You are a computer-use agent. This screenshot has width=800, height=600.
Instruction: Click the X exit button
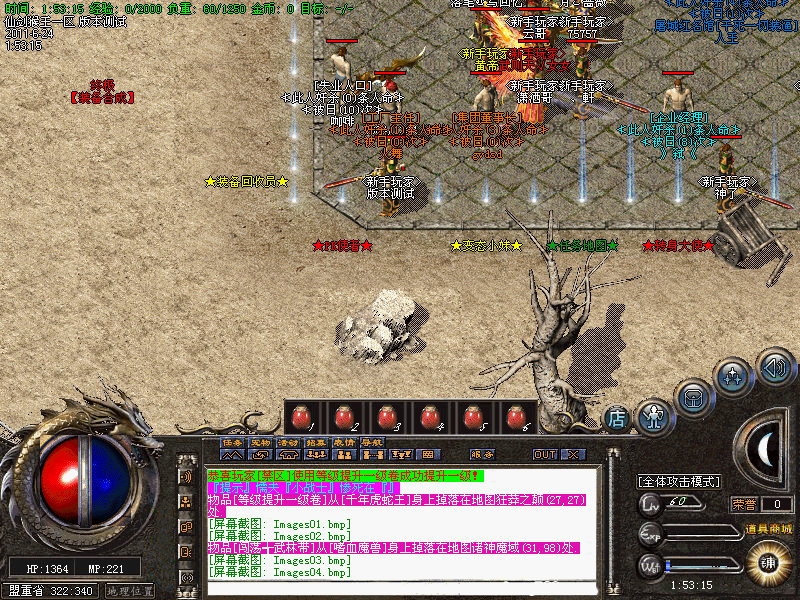[572, 454]
